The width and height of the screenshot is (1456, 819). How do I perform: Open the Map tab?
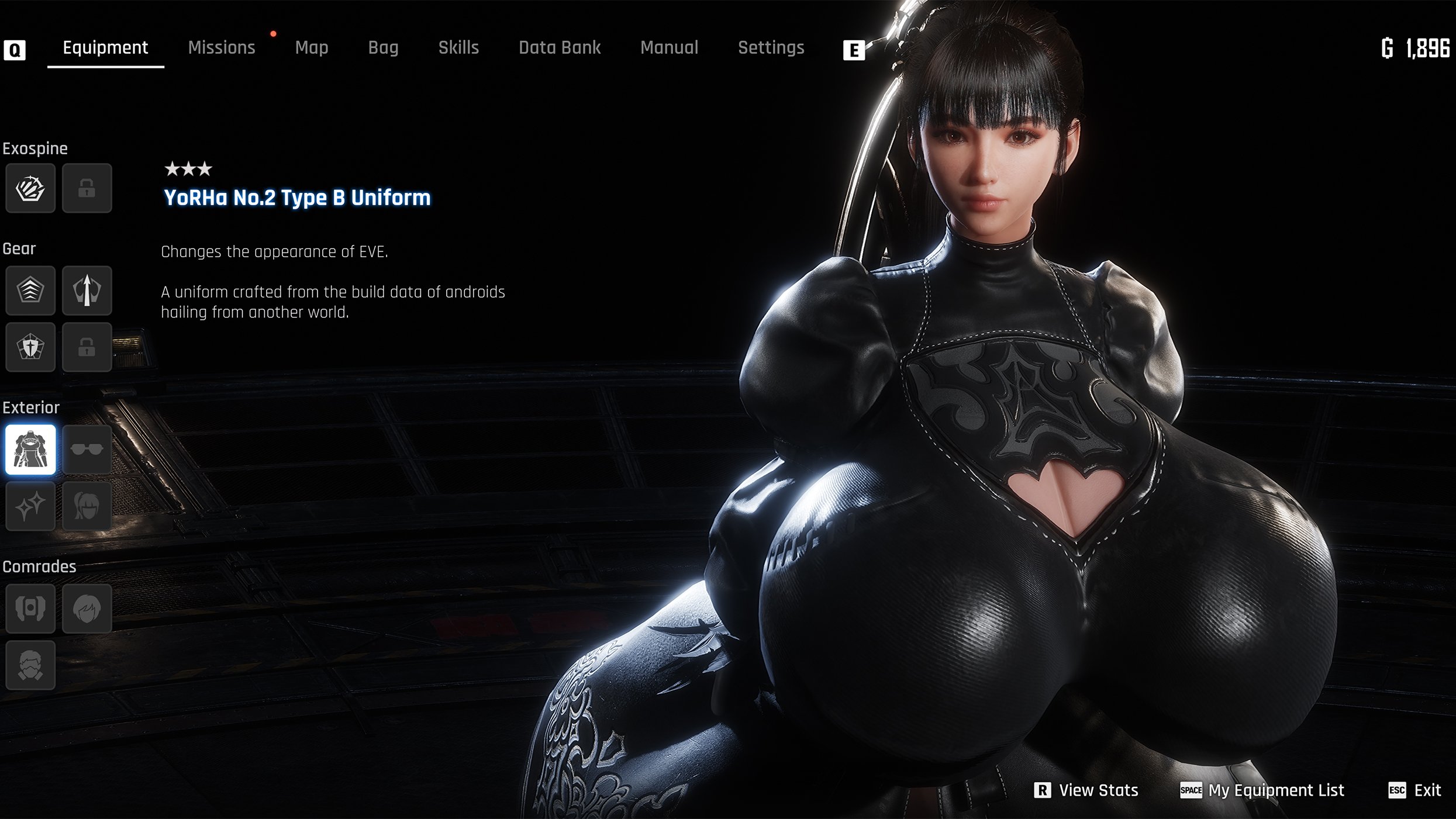[312, 48]
